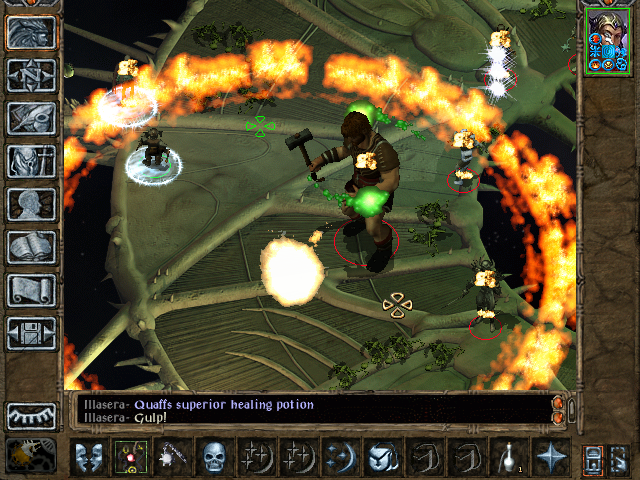
Task: Open the priest scroll
Action: [x=31, y=290]
